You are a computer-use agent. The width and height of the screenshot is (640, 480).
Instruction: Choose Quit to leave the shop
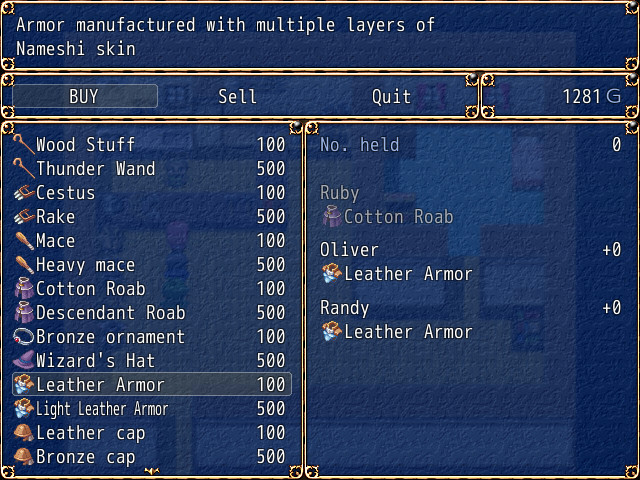(391, 96)
